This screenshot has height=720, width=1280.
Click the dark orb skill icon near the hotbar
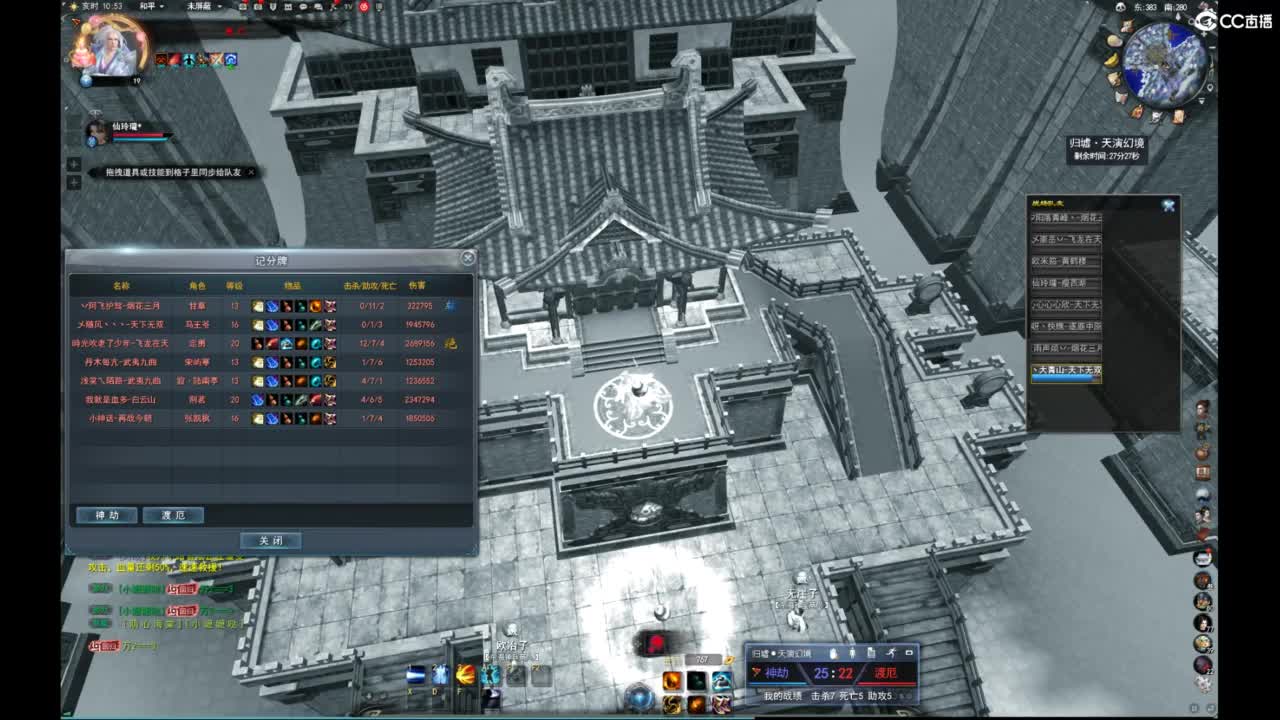pyautogui.click(x=696, y=678)
